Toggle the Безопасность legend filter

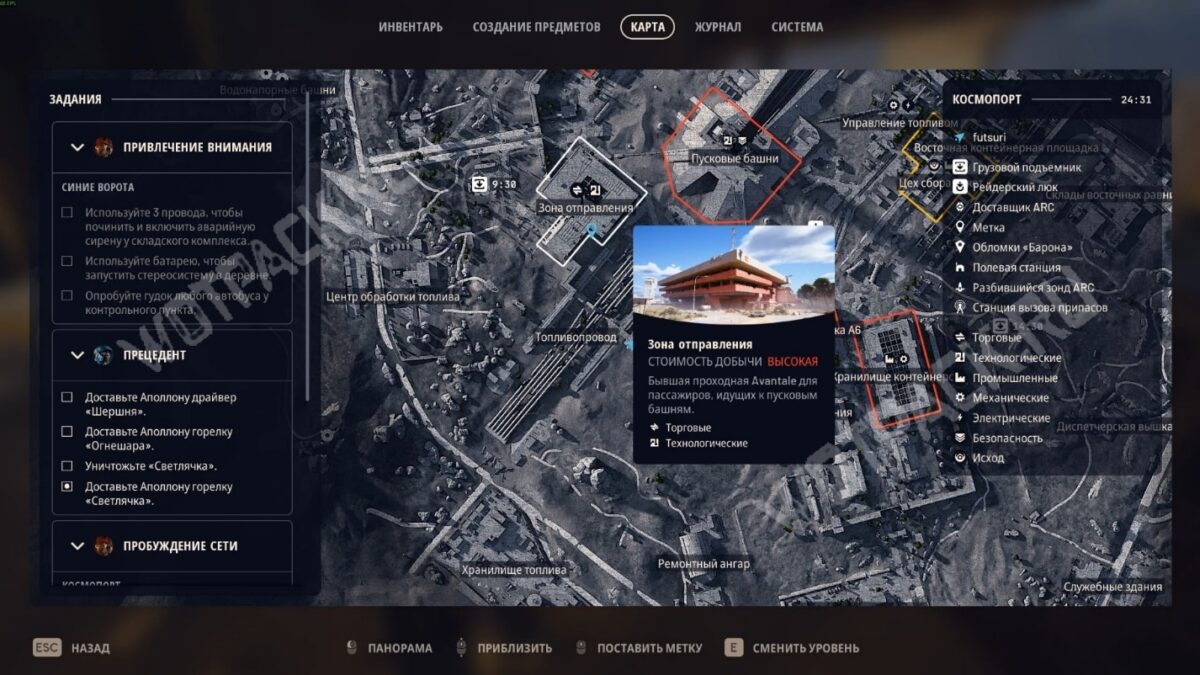point(1007,438)
